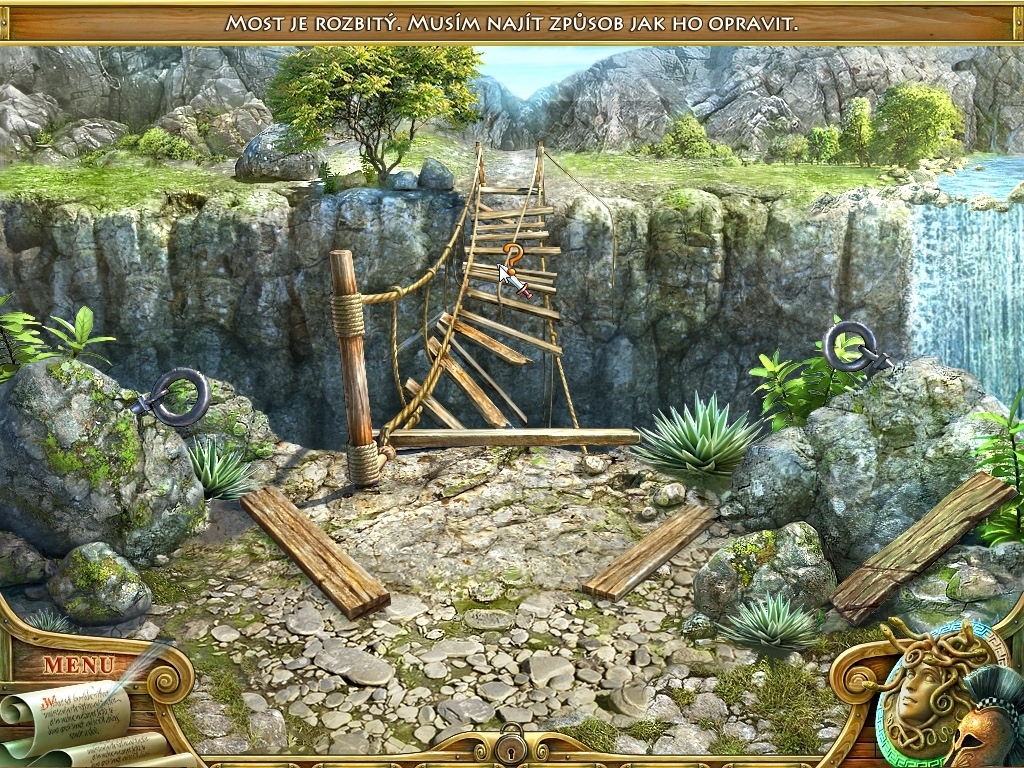Toggle the inventory padlock
Image resolution: width=1024 pixels, height=768 pixels.
[512, 742]
